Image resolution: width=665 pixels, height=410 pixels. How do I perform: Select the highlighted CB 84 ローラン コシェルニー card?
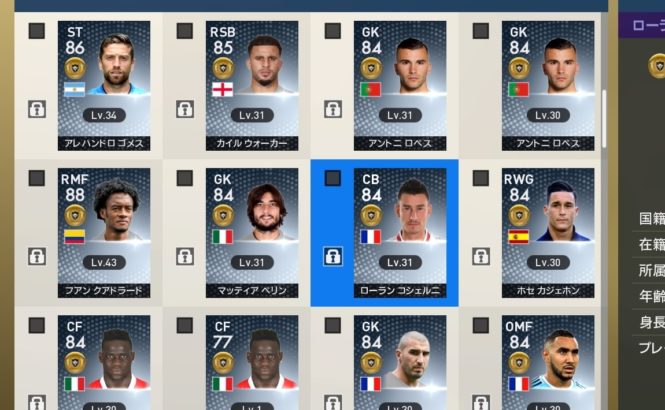[x=400, y=234]
